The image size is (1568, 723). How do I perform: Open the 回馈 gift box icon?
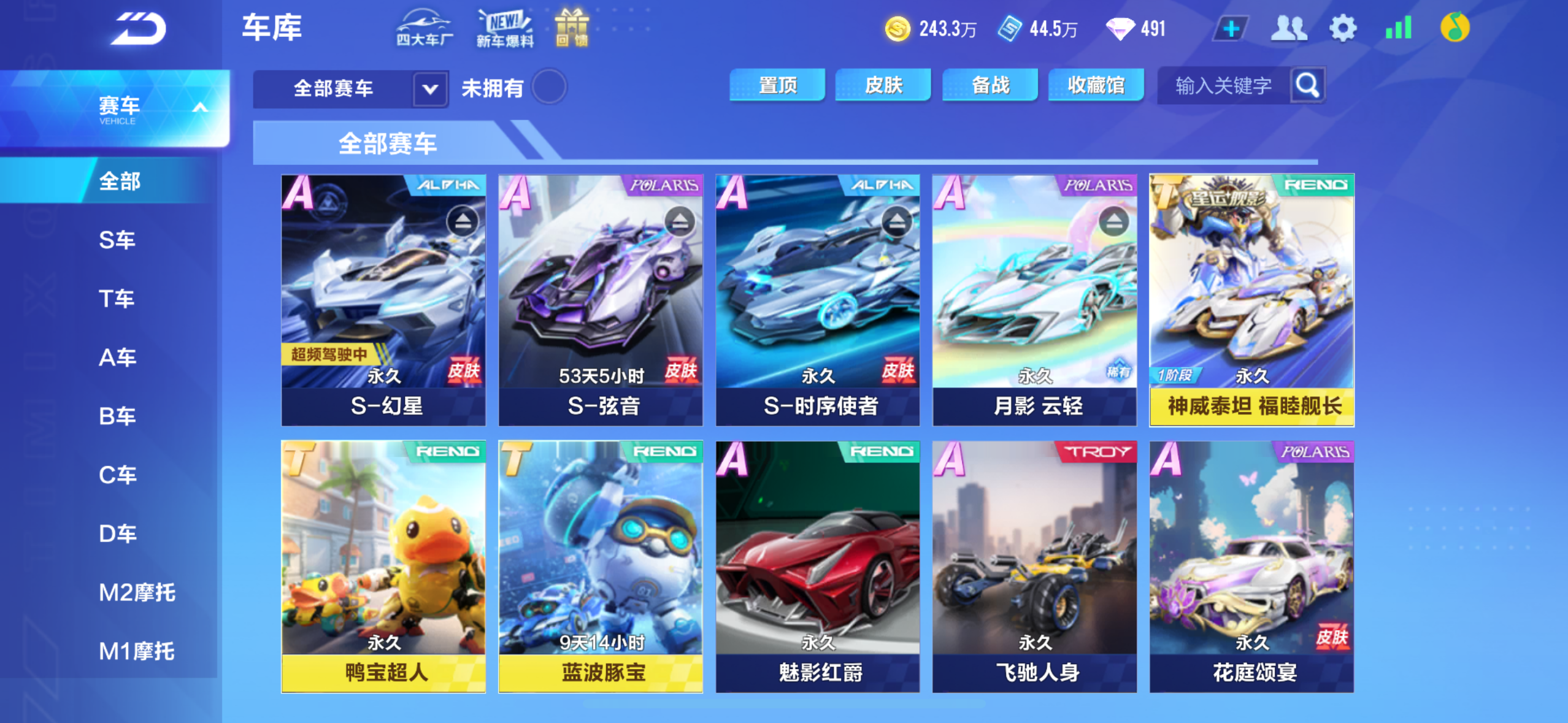click(x=572, y=28)
